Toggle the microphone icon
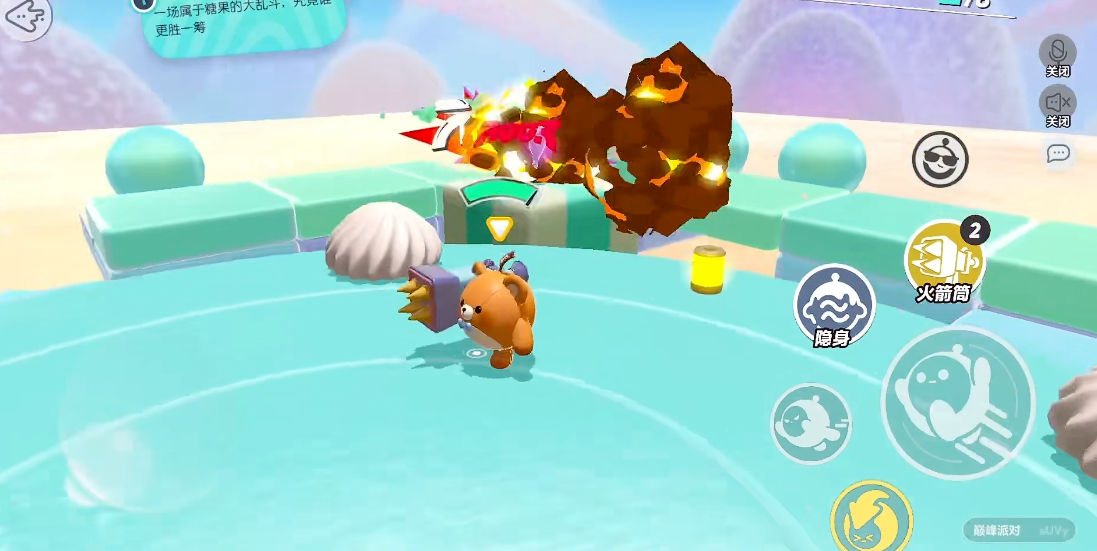The height and width of the screenshot is (551, 1097). point(1057,51)
